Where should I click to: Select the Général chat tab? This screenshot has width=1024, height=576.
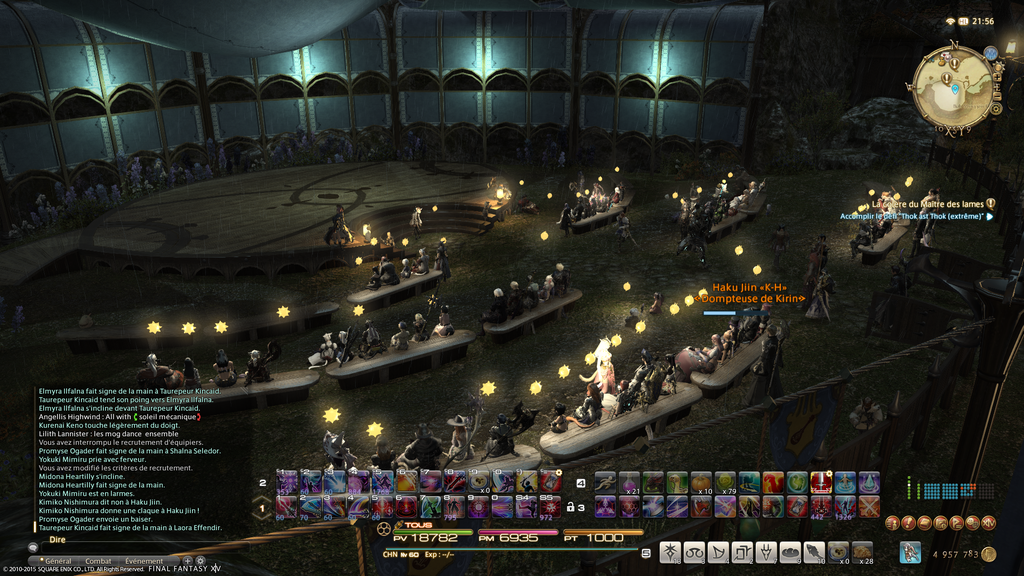click(58, 561)
